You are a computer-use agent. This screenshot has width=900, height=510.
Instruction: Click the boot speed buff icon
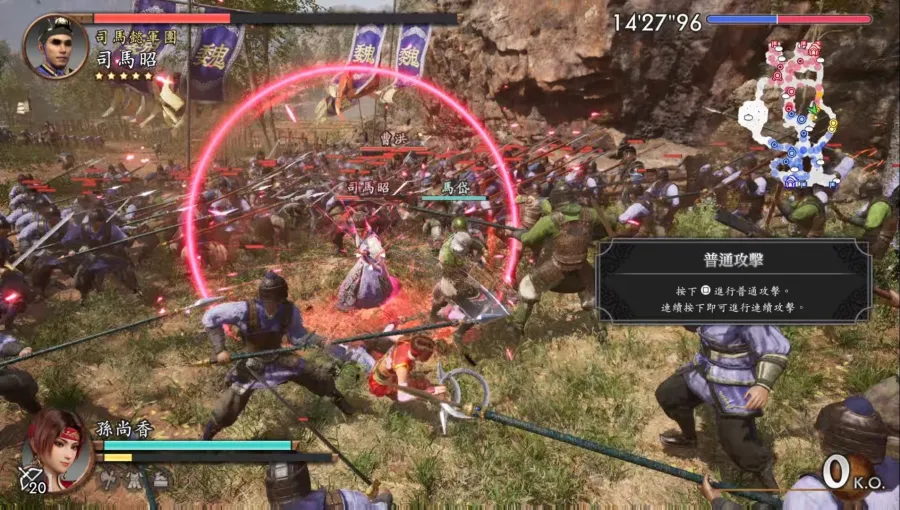[x=160, y=481]
